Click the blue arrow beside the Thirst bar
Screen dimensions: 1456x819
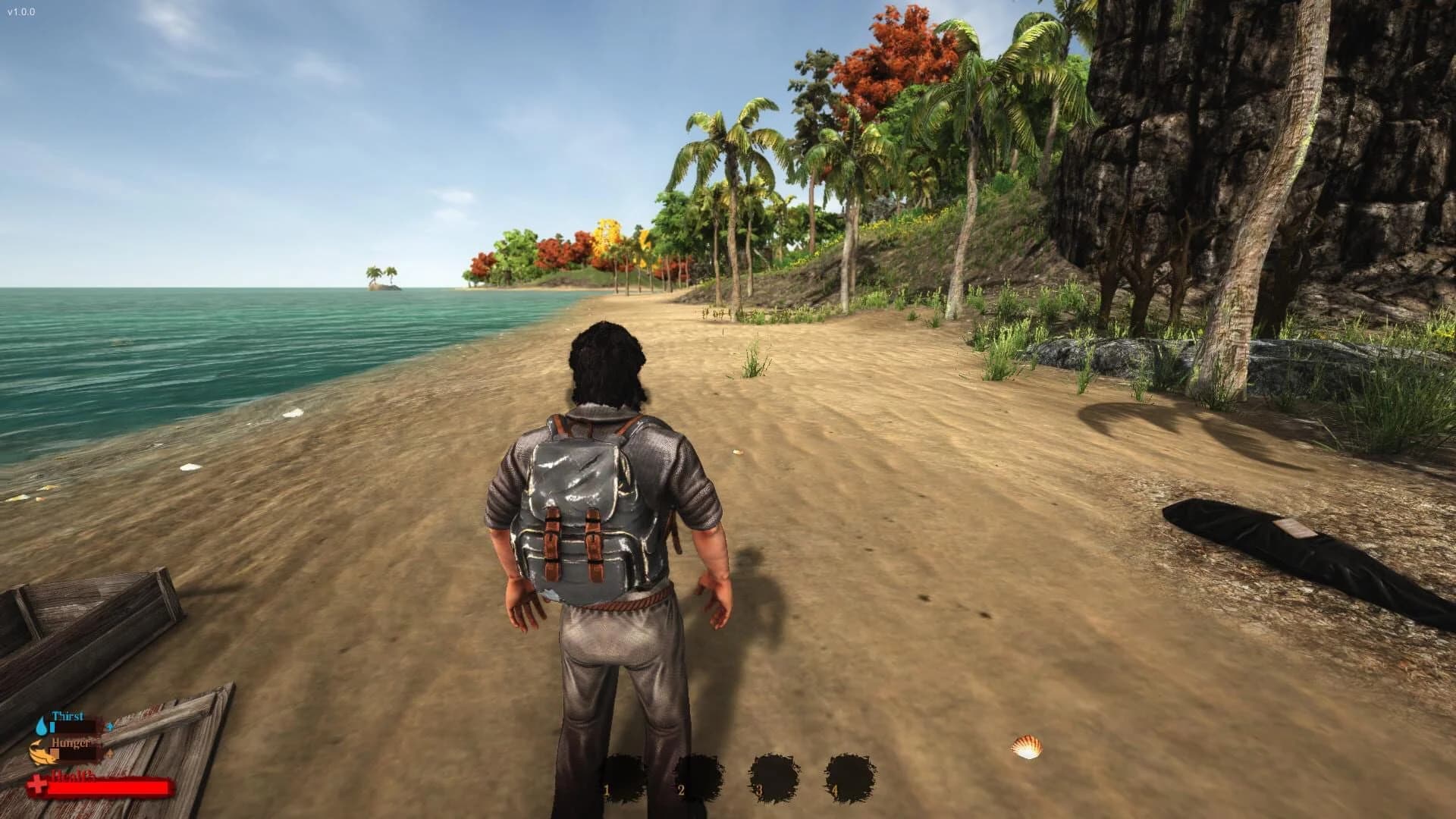click(110, 726)
